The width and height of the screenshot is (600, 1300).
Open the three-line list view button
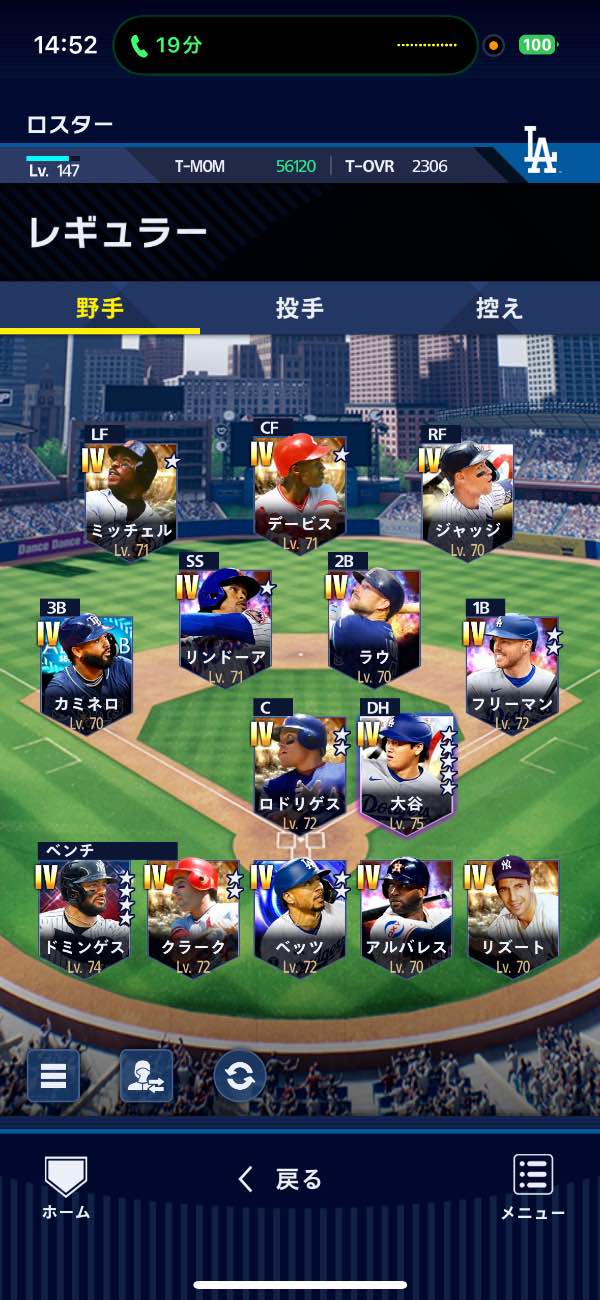[x=53, y=1076]
